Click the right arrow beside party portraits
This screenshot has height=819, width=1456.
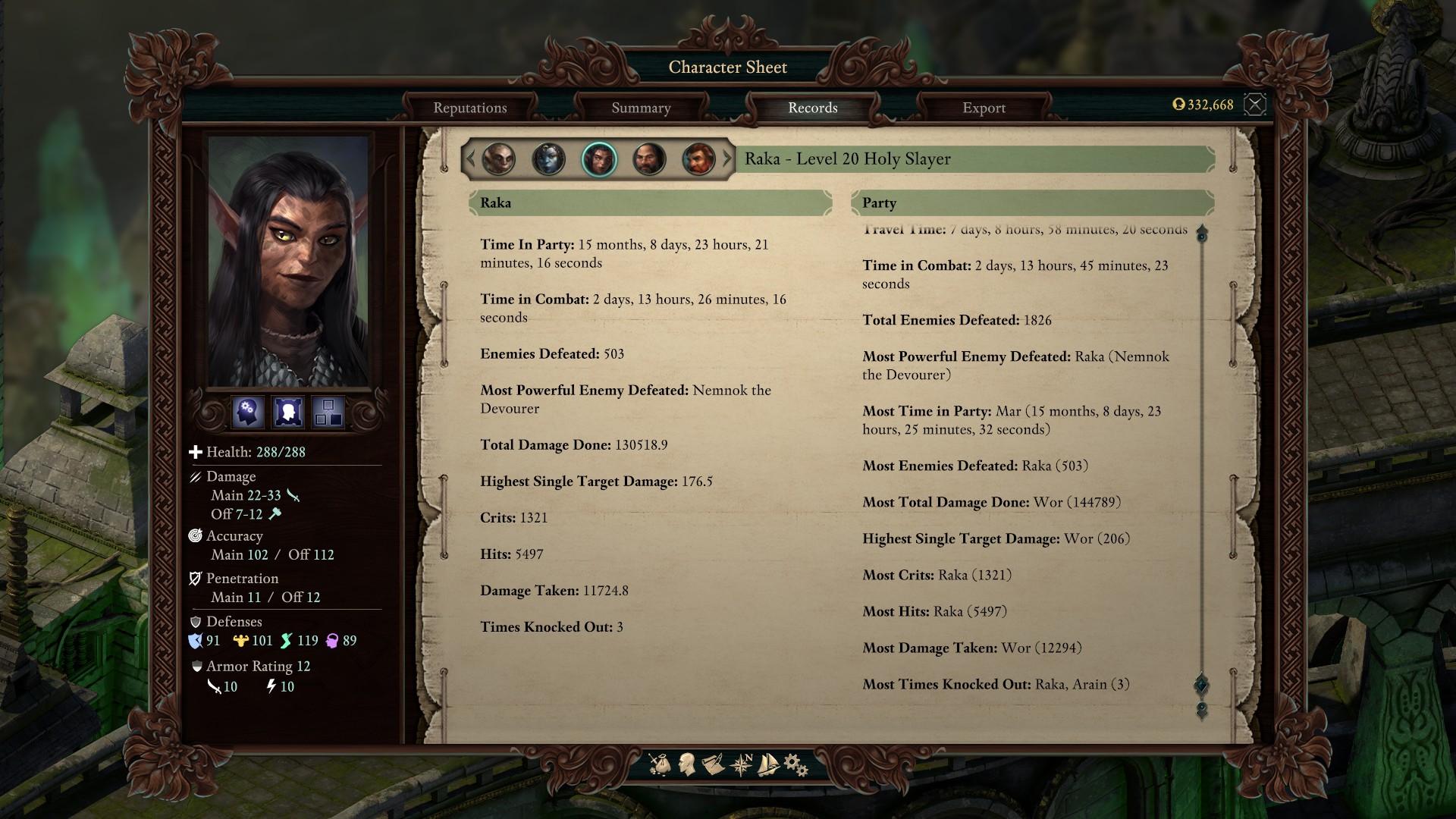(x=727, y=159)
